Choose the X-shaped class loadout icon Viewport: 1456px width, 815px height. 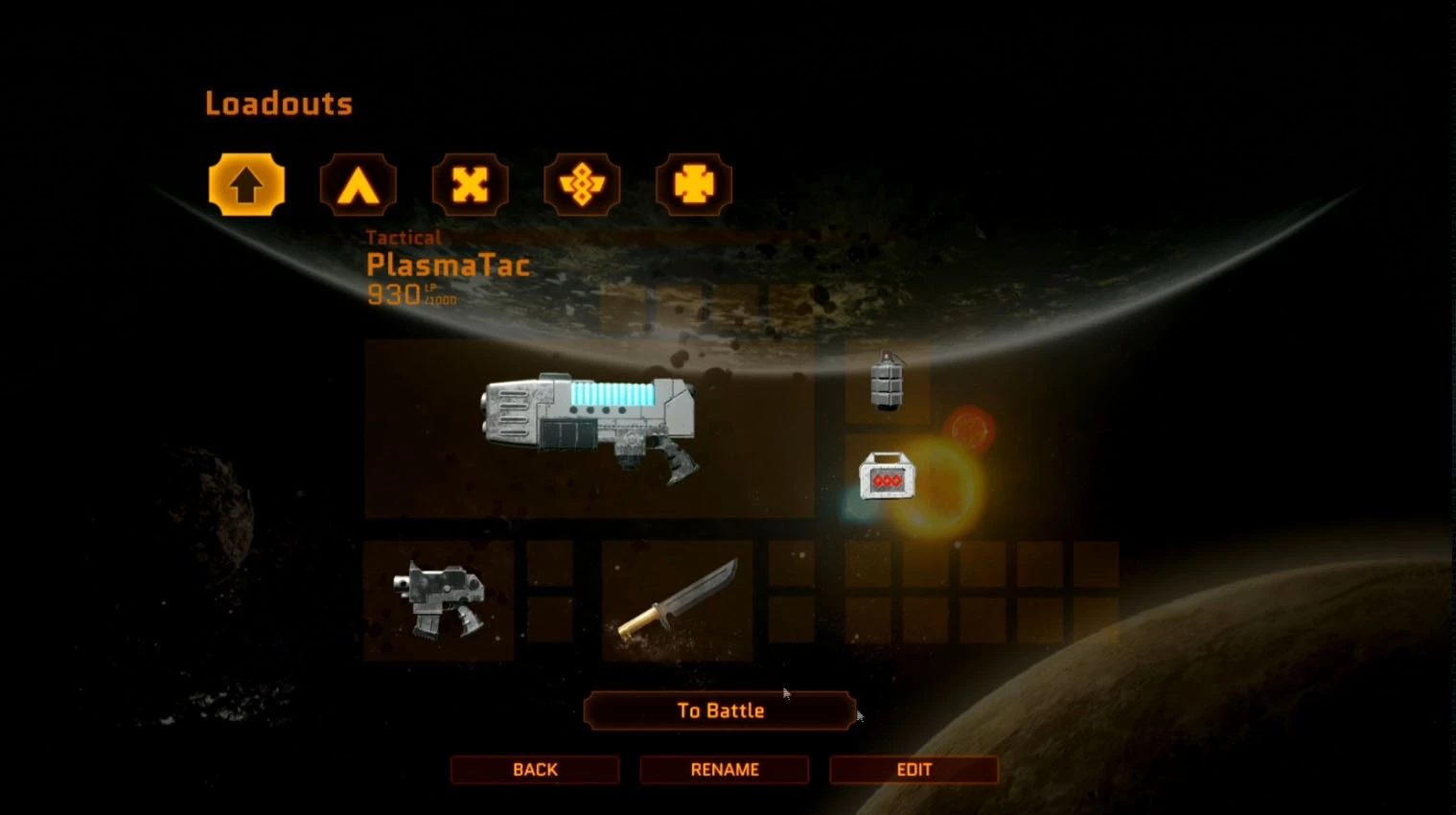click(x=470, y=184)
